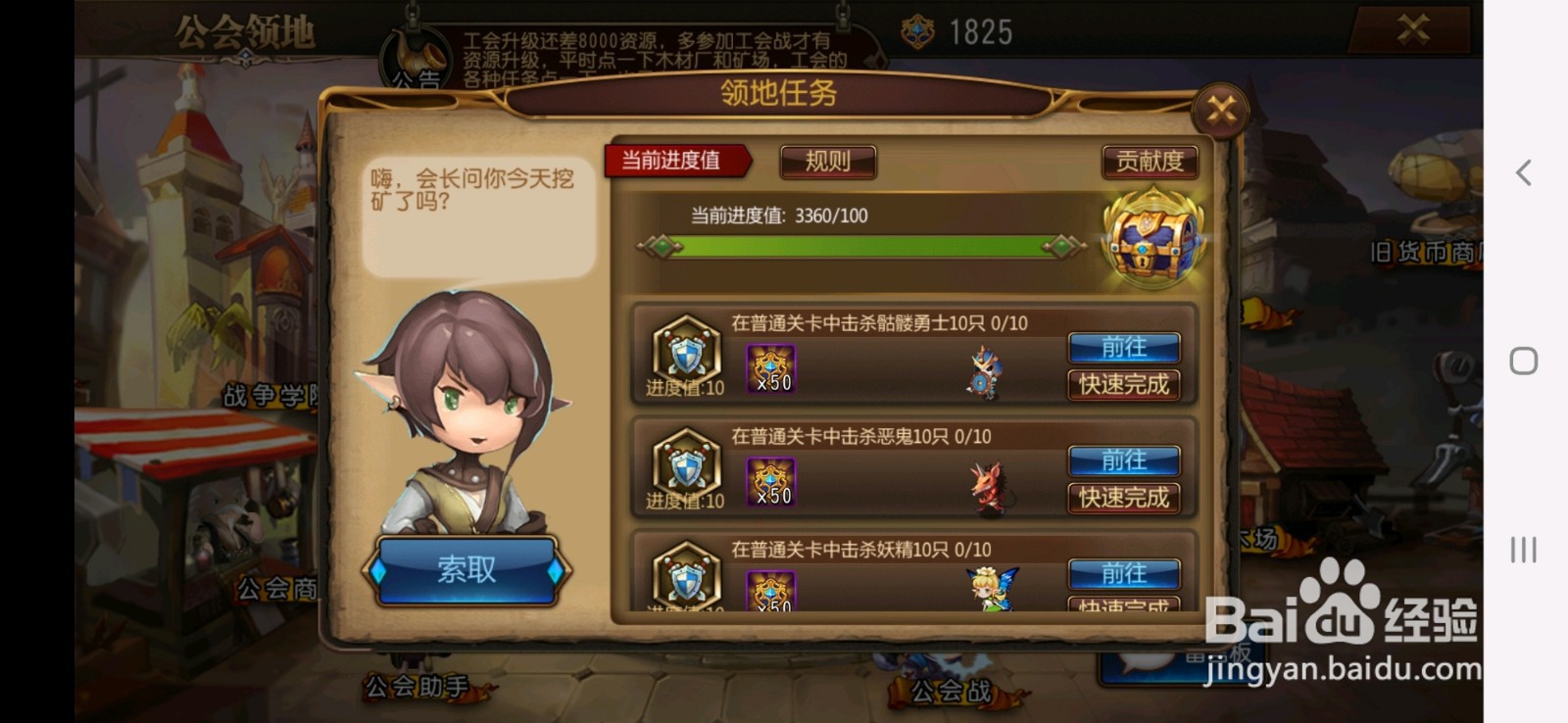The width and height of the screenshot is (1568, 723).
Task: Switch to the 当前进度值 tab
Action: coord(673,161)
